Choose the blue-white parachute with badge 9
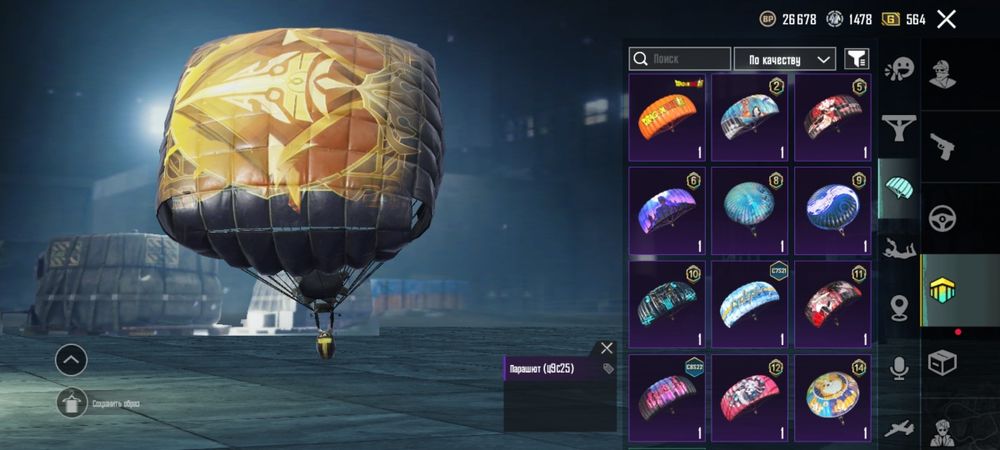The width and height of the screenshot is (1000, 450). click(834, 210)
